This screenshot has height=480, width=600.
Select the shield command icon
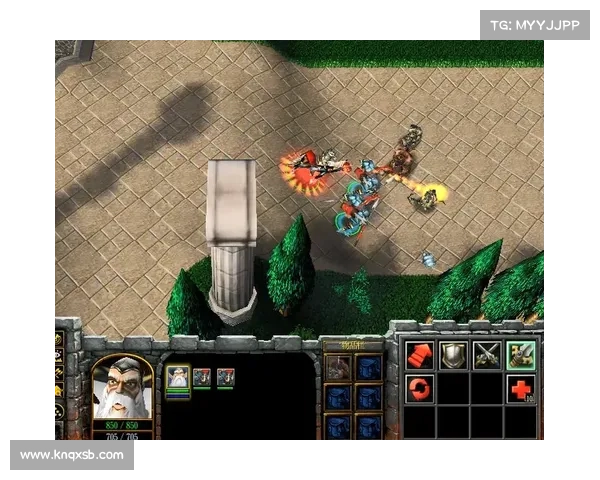[x=453, y=355]
